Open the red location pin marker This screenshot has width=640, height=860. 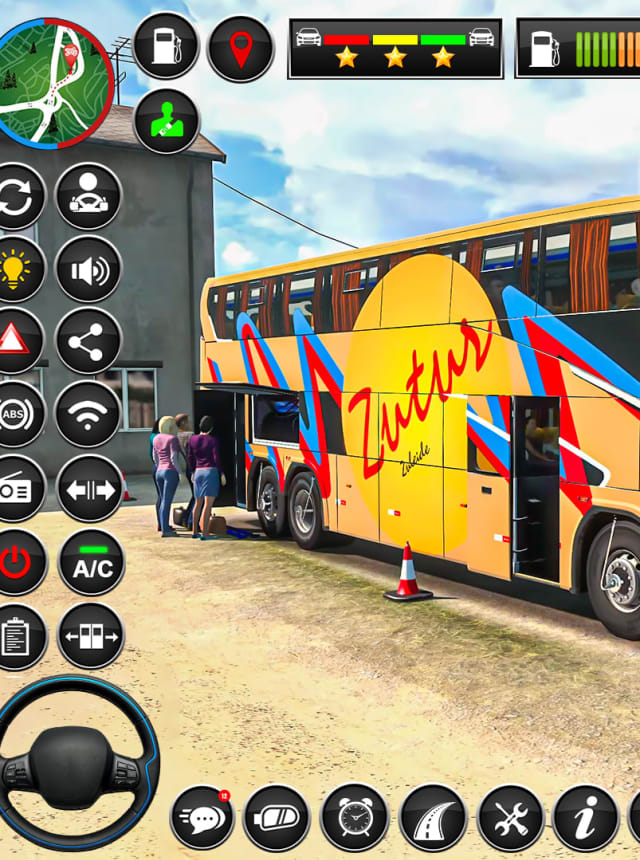click(x=240, y=48)
